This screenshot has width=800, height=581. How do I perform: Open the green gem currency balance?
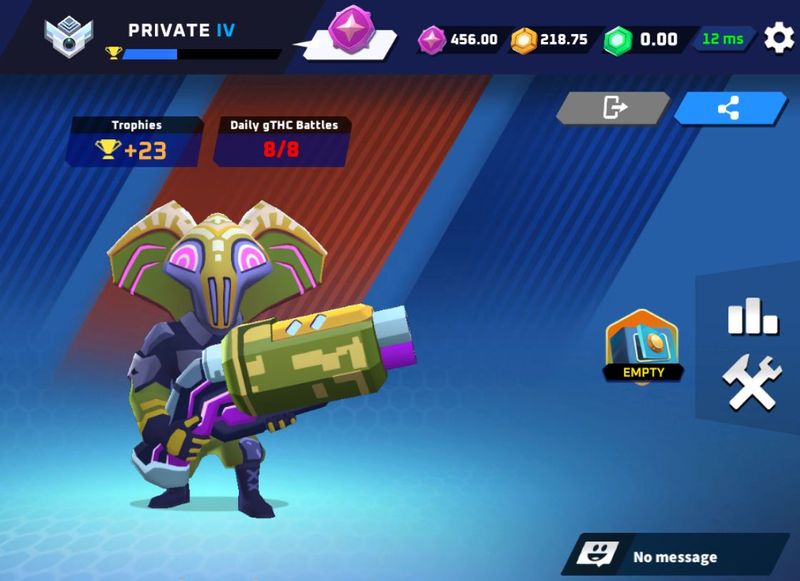pos(647,40)
